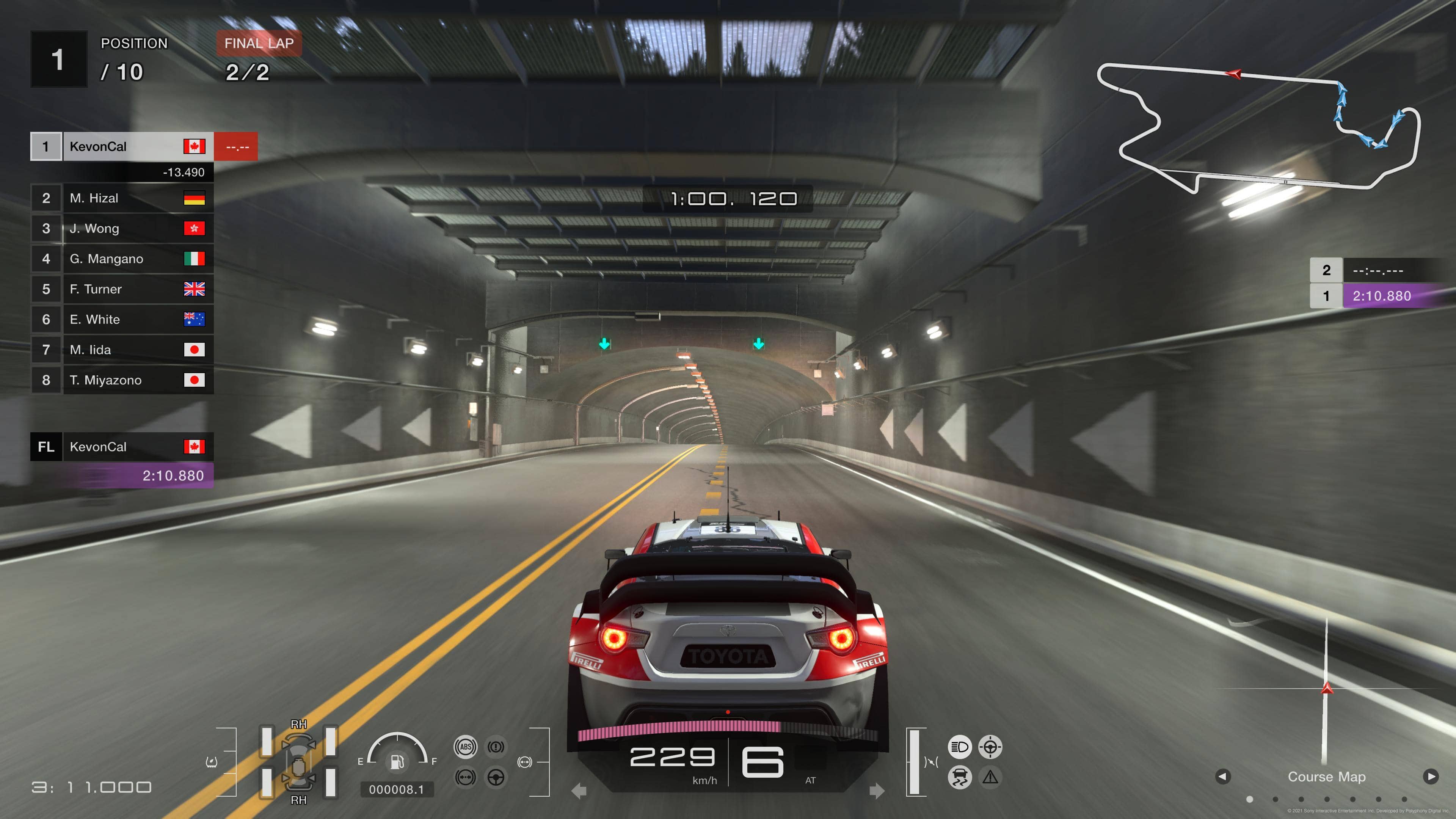The height and width of the screenshot is (819, 1456).
Task: Click the right arrow beside the gear display
Action: [x=877, y=791]
